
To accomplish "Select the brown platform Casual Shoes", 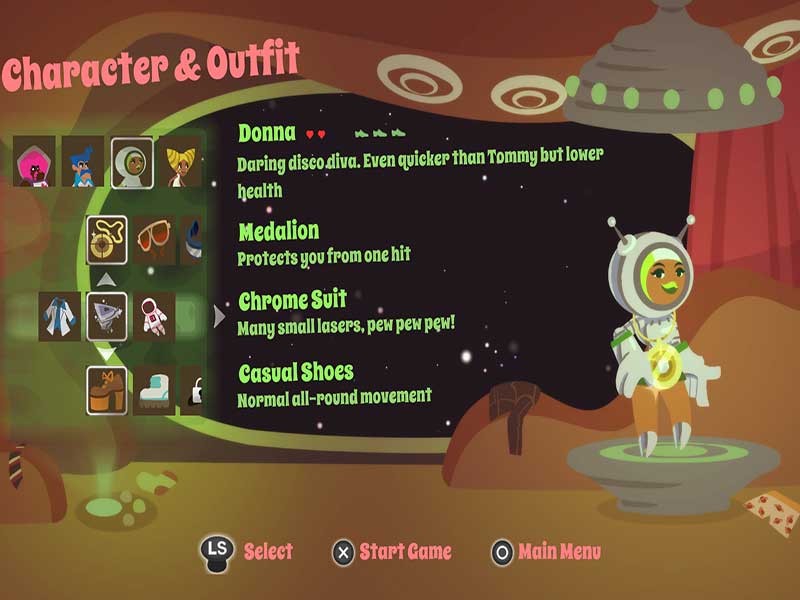I will pos(106,390).
